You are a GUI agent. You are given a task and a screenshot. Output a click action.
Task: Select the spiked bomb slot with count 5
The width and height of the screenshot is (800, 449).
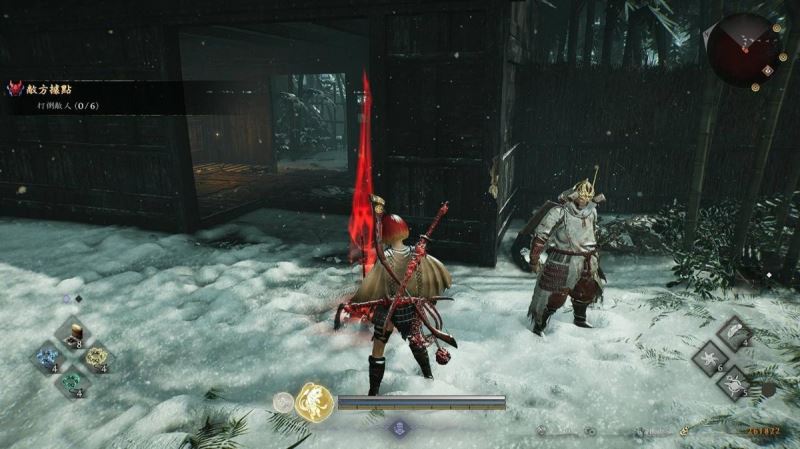(735, 382)
